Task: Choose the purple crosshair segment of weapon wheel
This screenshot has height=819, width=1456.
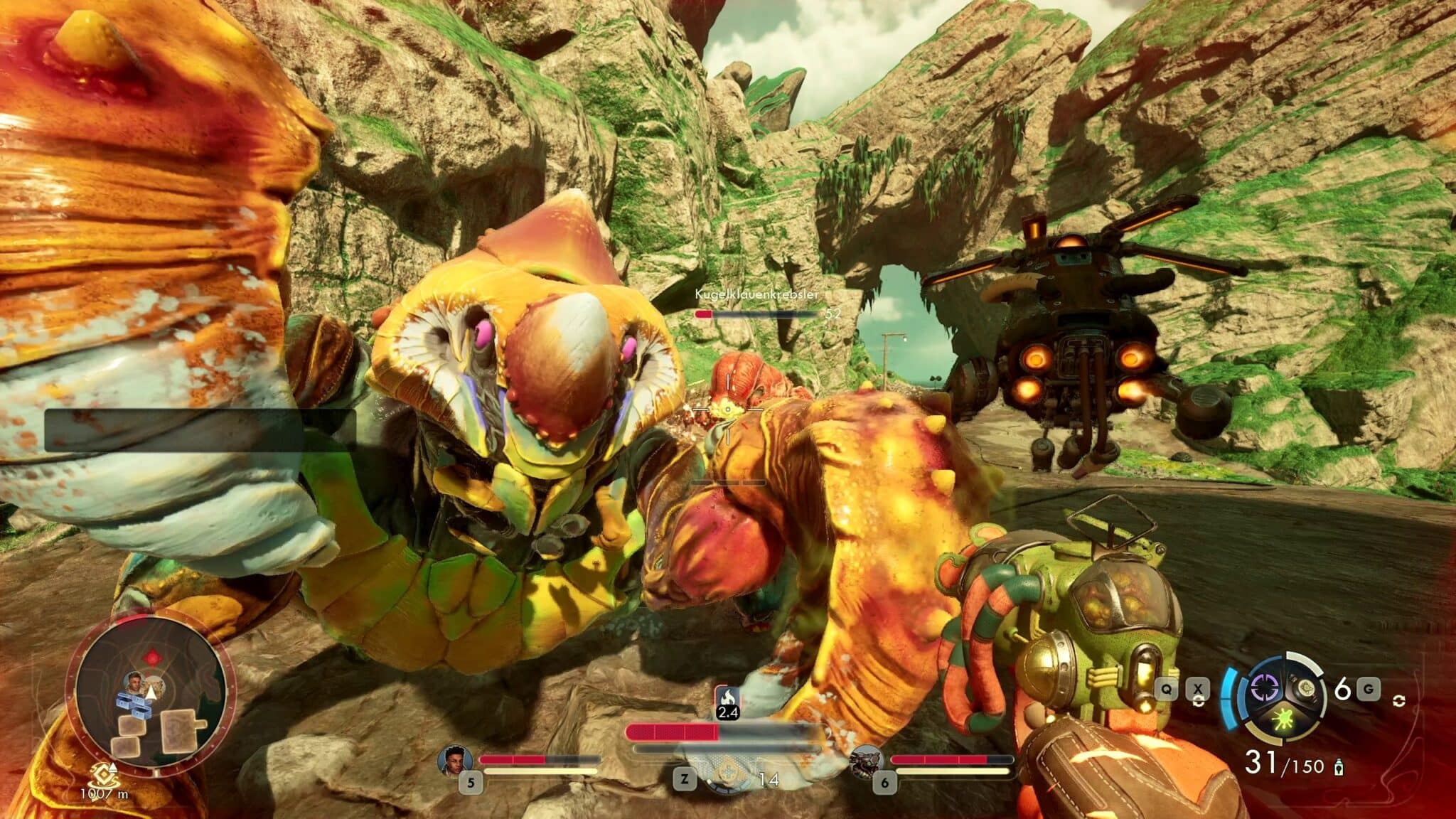Action: pos(1265,687)
